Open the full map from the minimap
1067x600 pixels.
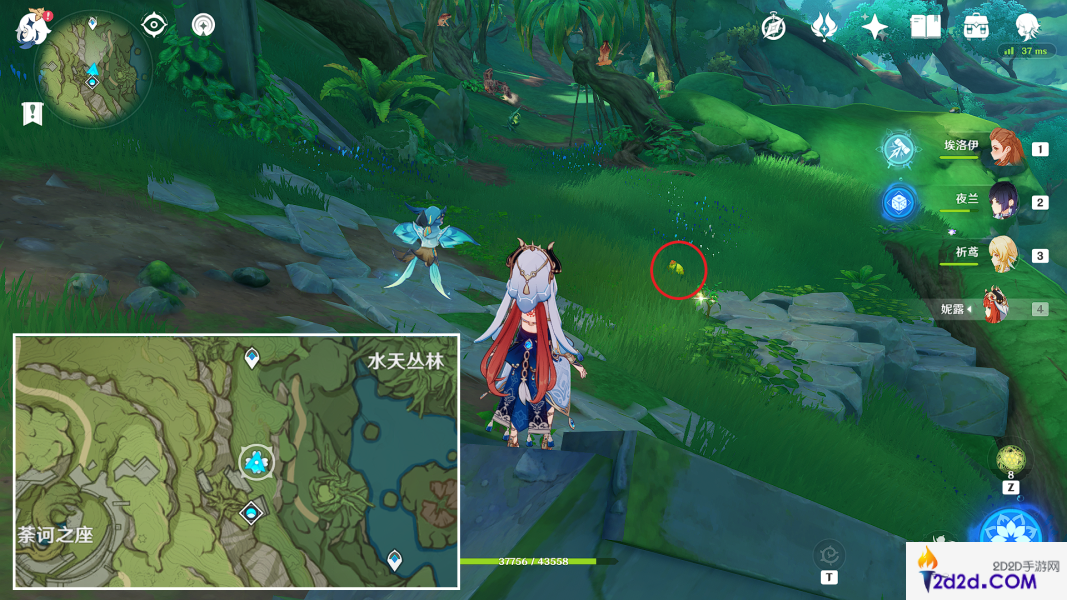point(92,68)
